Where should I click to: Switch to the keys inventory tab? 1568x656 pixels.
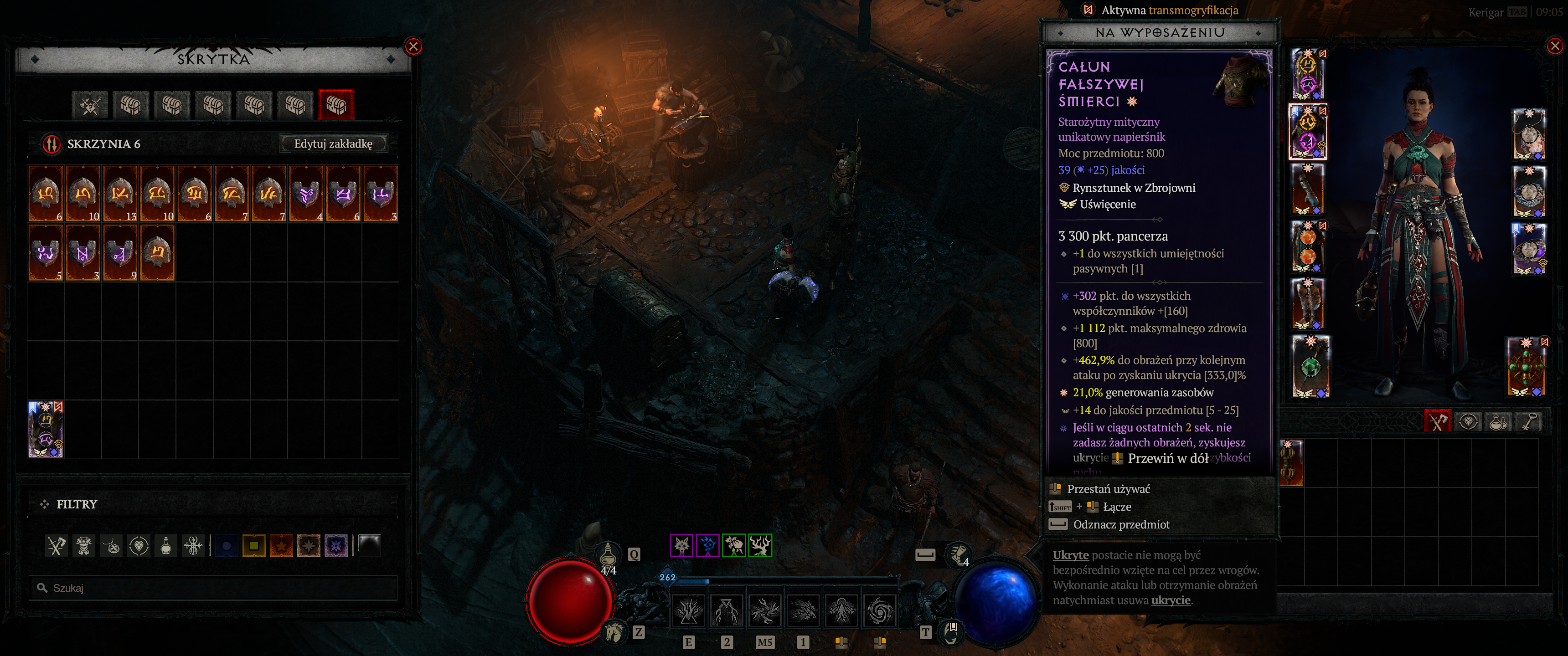[x=1529, y=421]
